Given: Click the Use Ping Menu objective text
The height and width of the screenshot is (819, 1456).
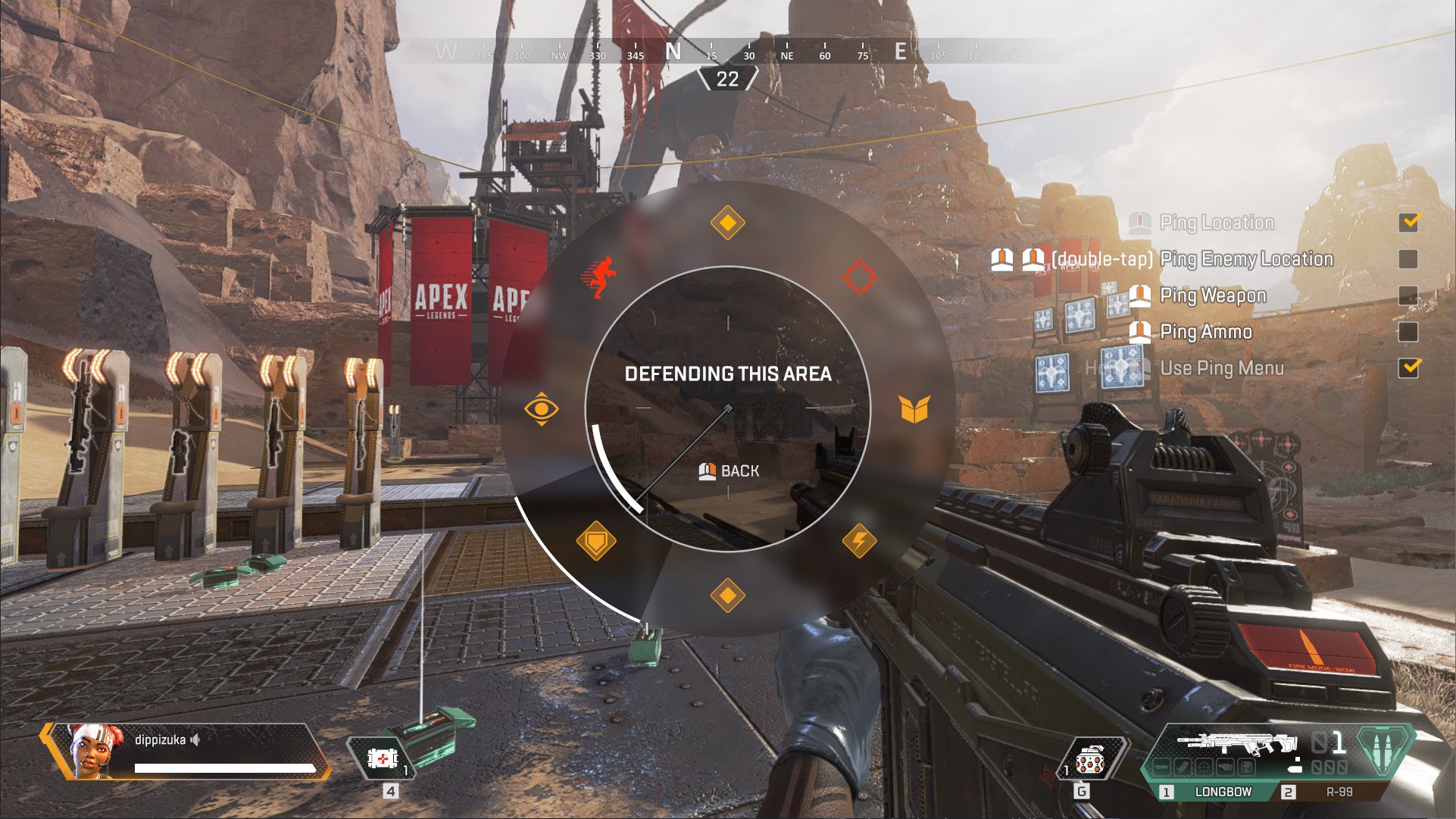Looking at the screenshot, I should pyautogui.click(x=1220, y=368).
